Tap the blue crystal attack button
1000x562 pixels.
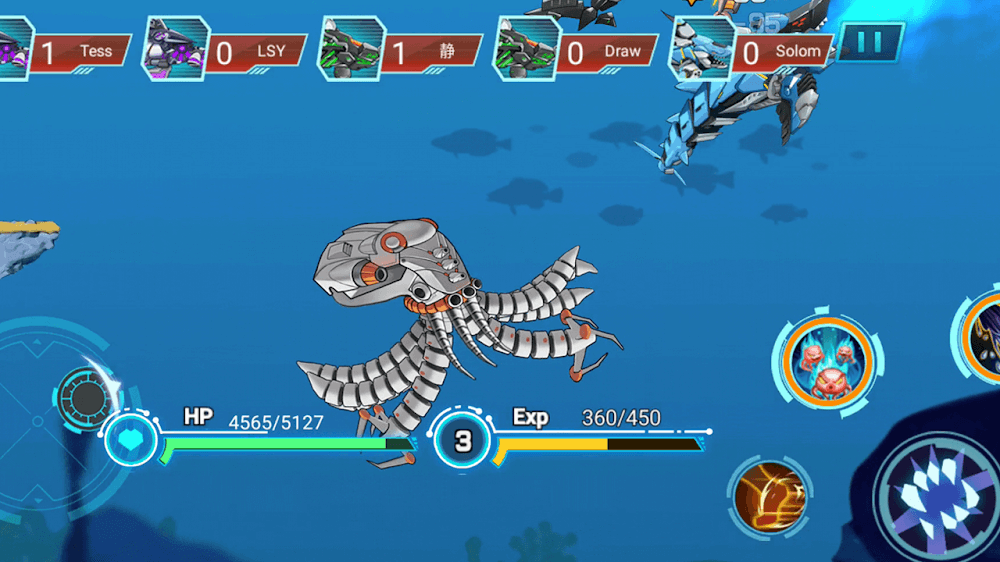point(936,495)
